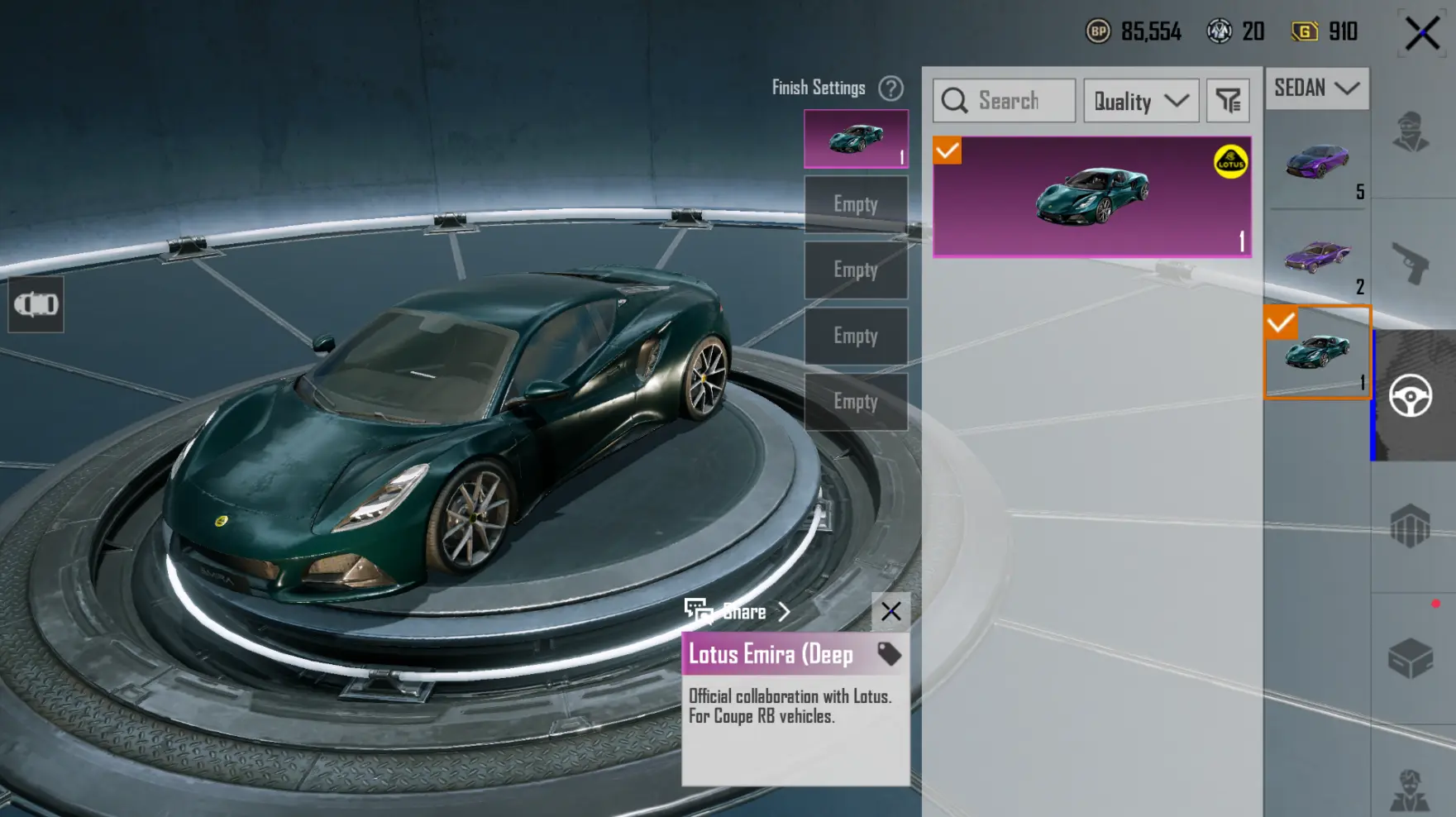Toggle the car view icon at left
This screenshot has width=1456, height=817.
tap(36, 304)
